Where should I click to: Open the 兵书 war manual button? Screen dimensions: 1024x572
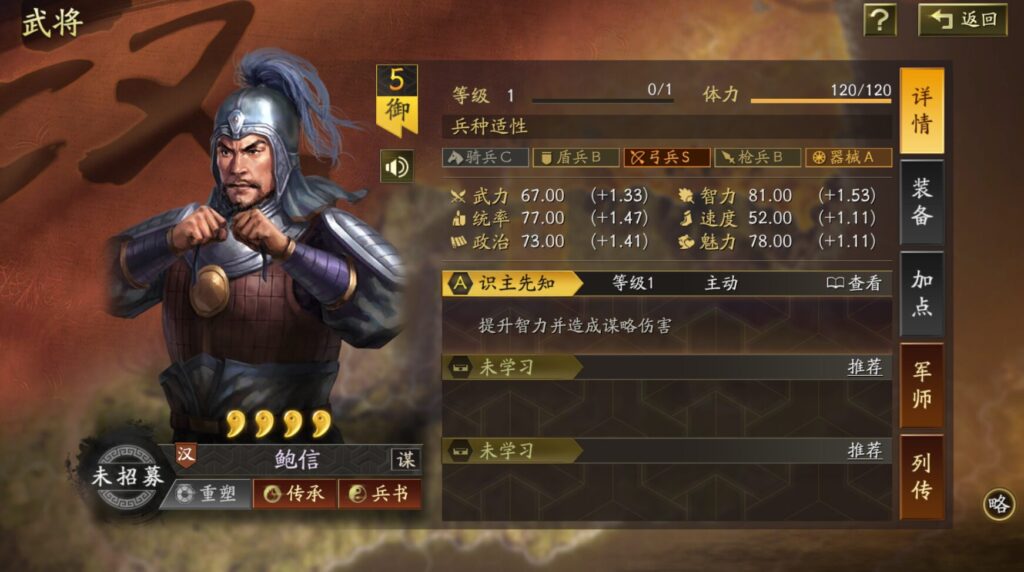coord(379,494)
